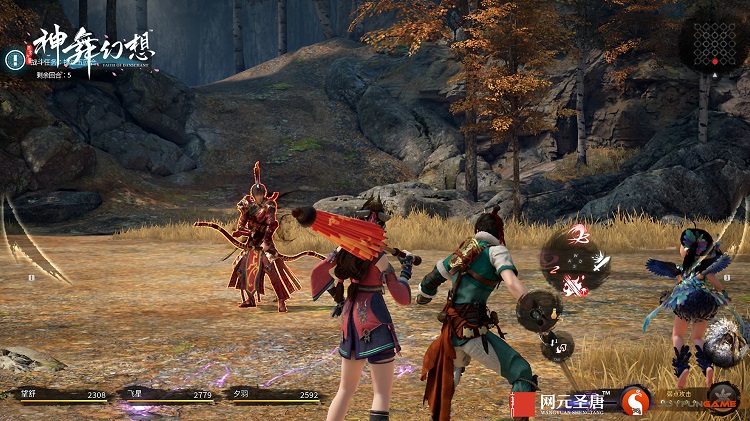750x421 pixels.
Task: Open the battle task exclamation icon
Action: (14, 58)
